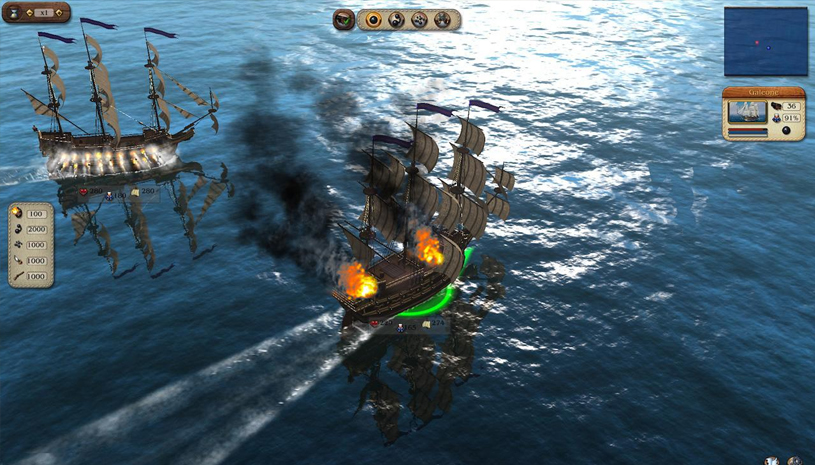815x465 pixels.
Task: Increase game speed with the right diamond arrow
Action: point(60,13)
